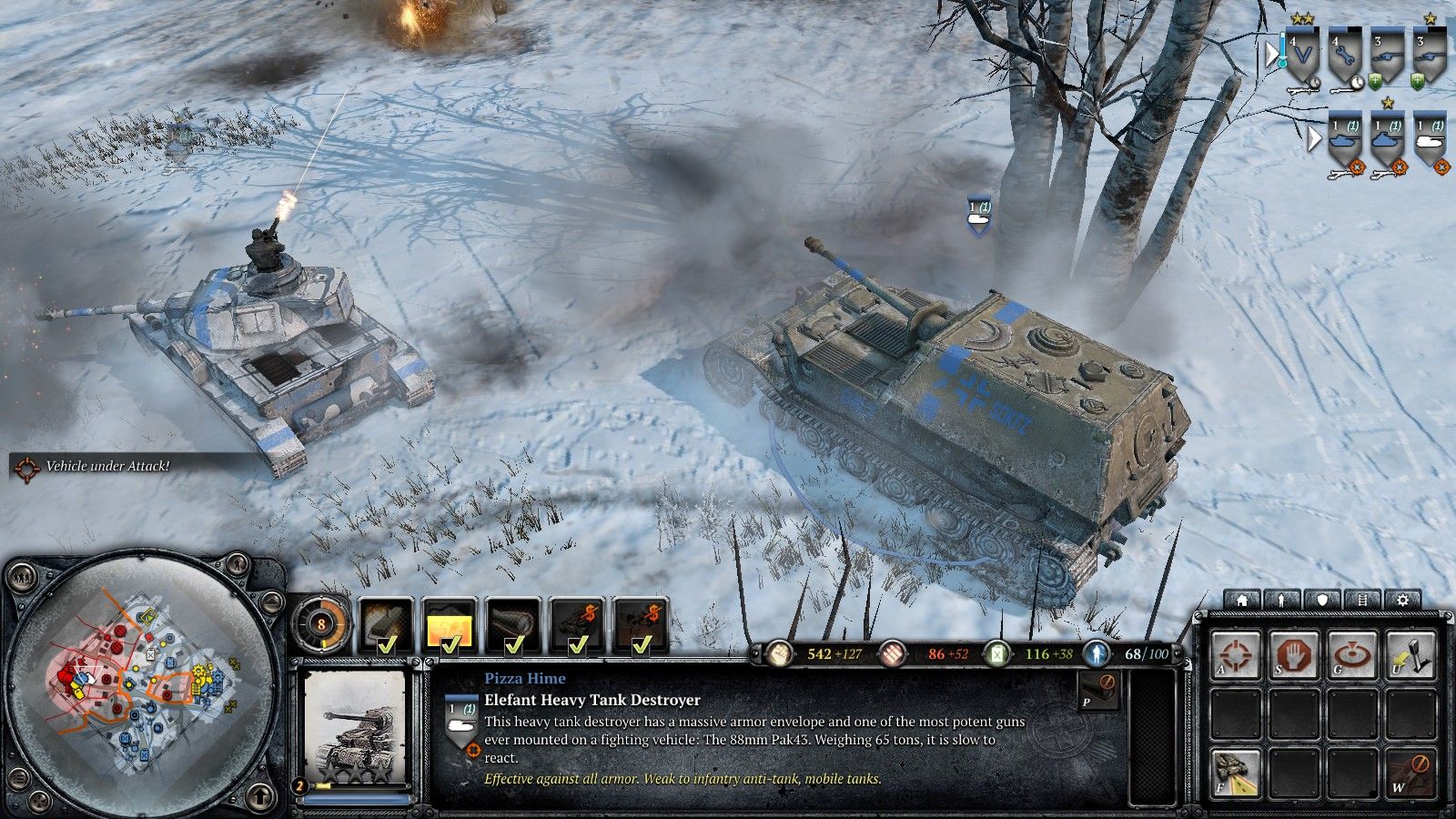Image resolution: width=1456 pixels, height=819 pixels.
Task: Select the wrench engineer squad shield
Action: (1345, 56)
